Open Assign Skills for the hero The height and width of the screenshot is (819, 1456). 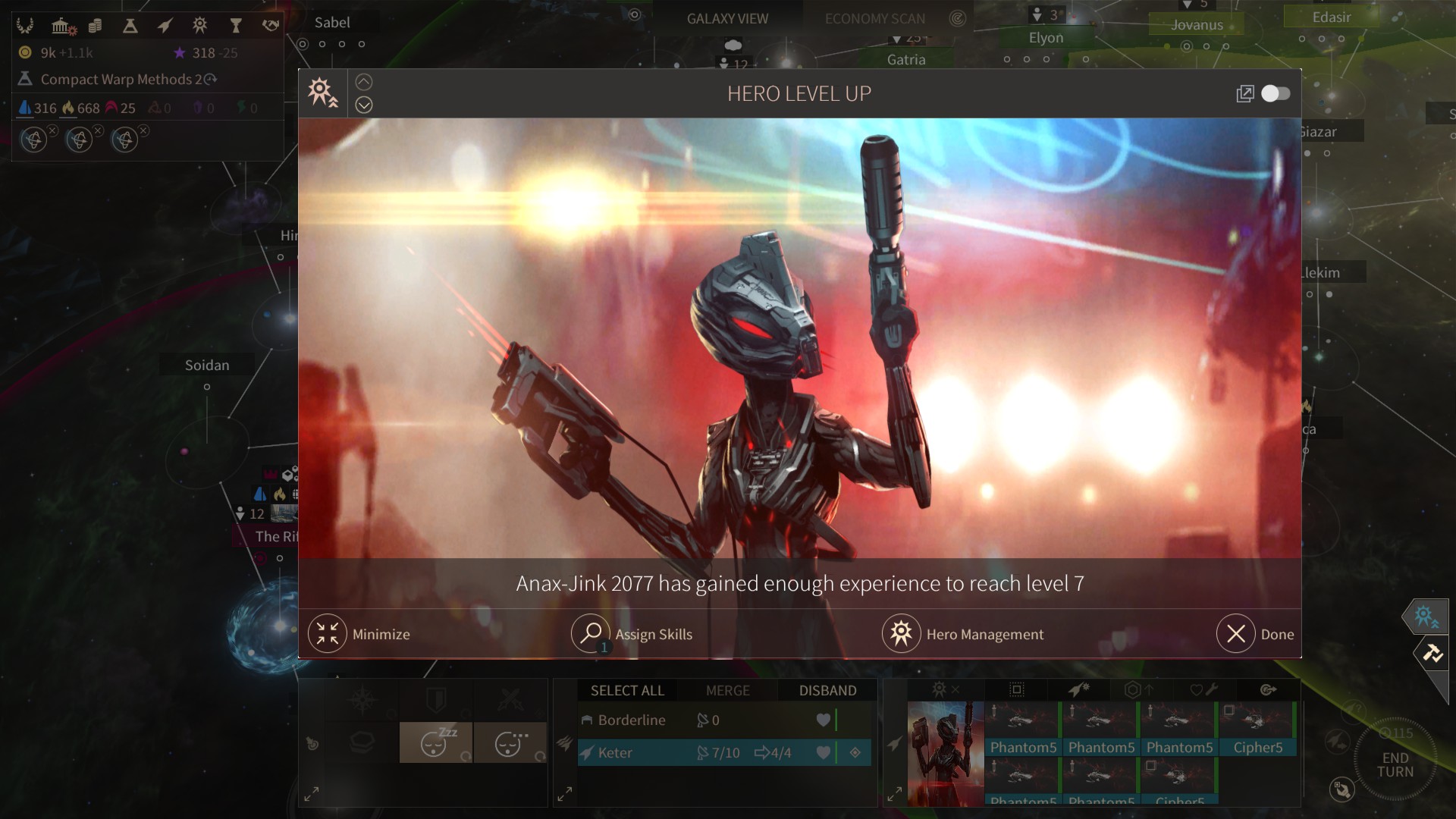pyautogui.click(x=591, y=634)
